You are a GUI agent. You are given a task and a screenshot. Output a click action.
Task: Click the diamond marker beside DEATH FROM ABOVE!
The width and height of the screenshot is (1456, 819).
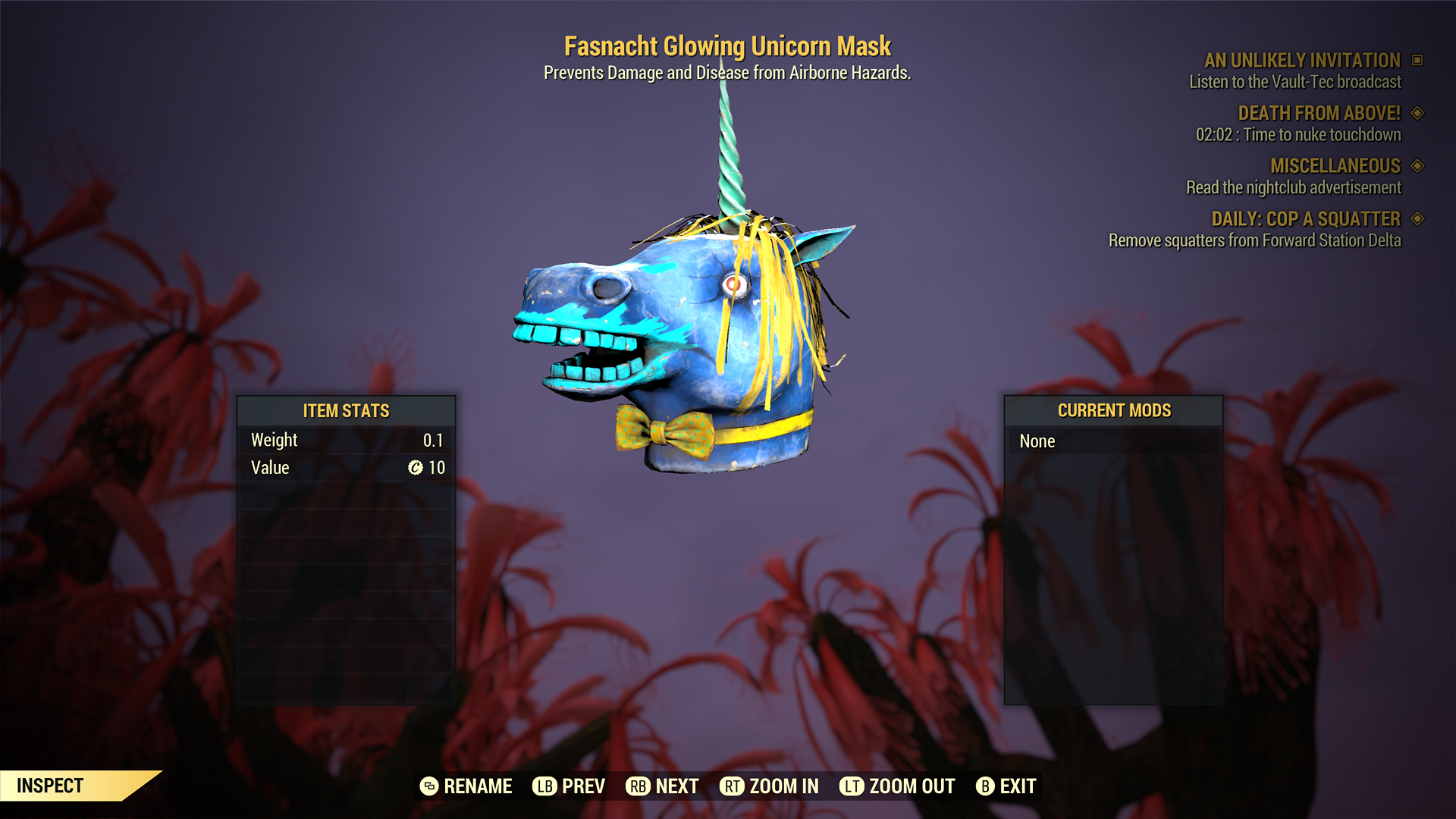(x=1417, y=113)
